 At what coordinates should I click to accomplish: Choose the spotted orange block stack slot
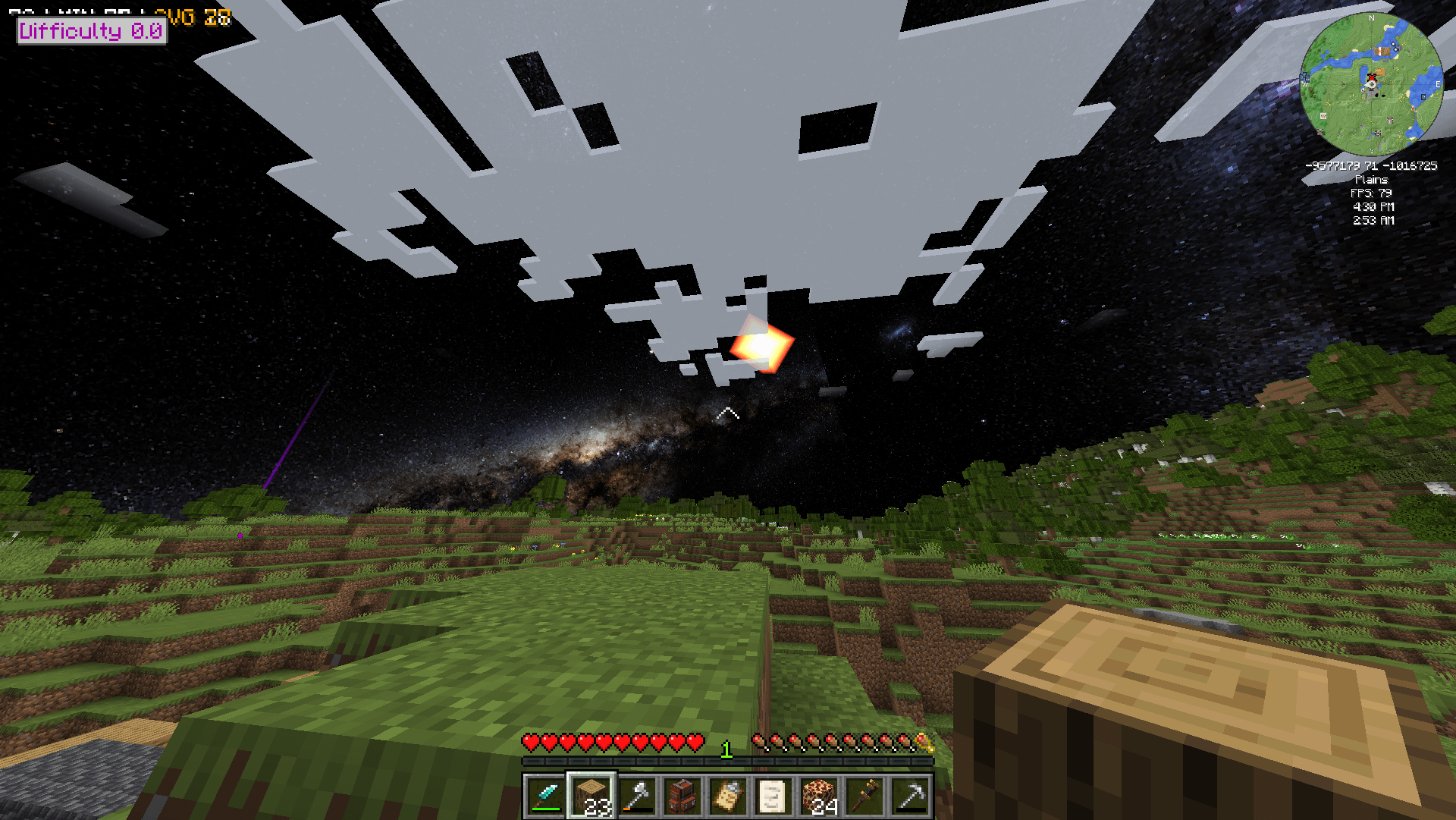(x=819, y=796)
